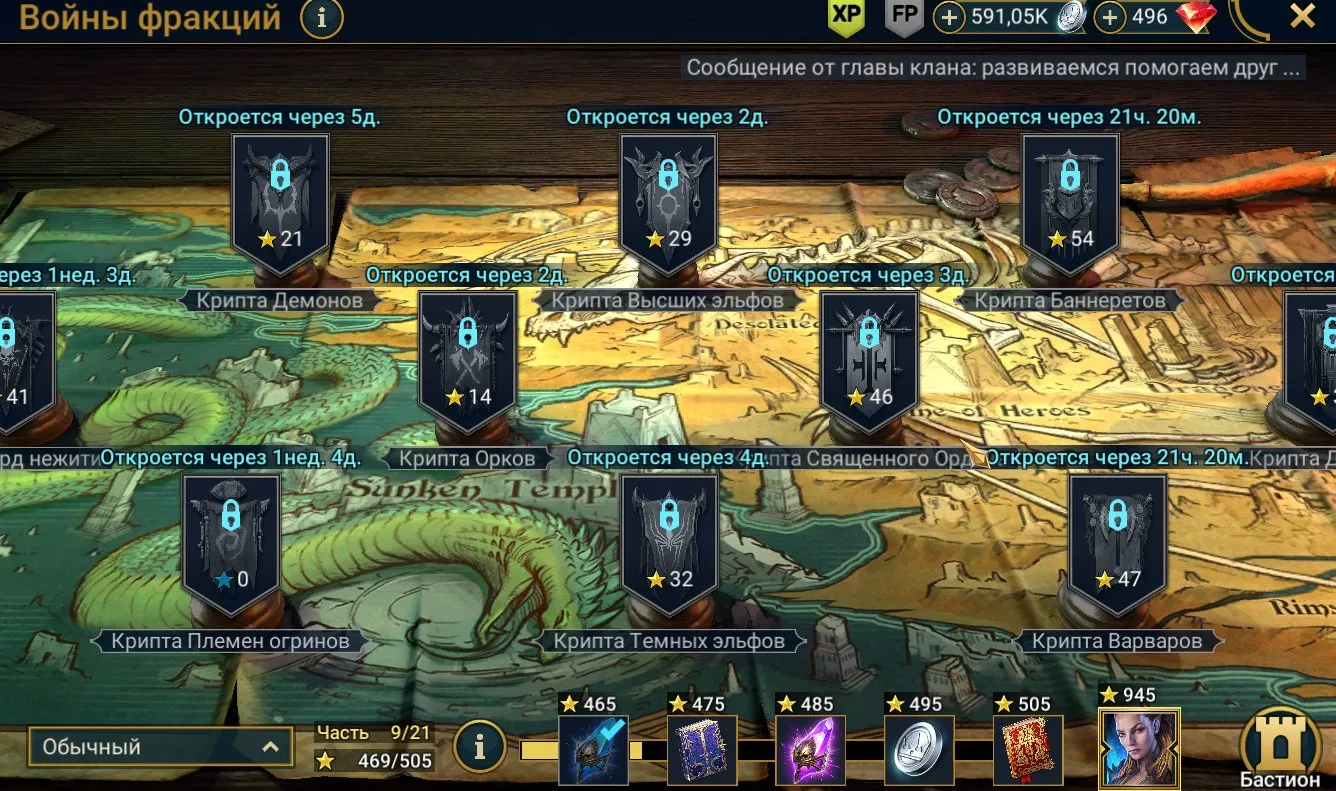The image size is (1336, 791).
Task: Show rewards info next to star progress
Action: (479, 746)
